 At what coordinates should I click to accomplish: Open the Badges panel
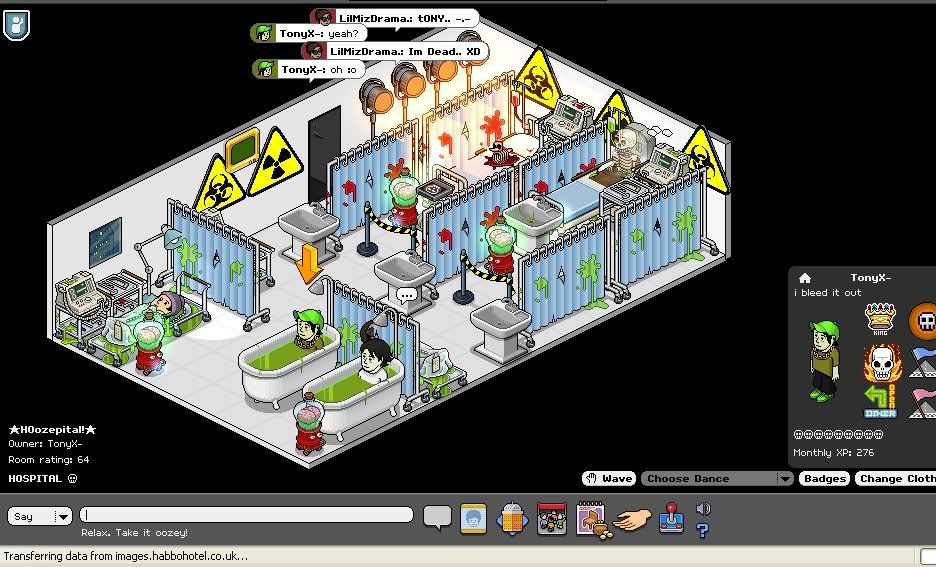825,479
